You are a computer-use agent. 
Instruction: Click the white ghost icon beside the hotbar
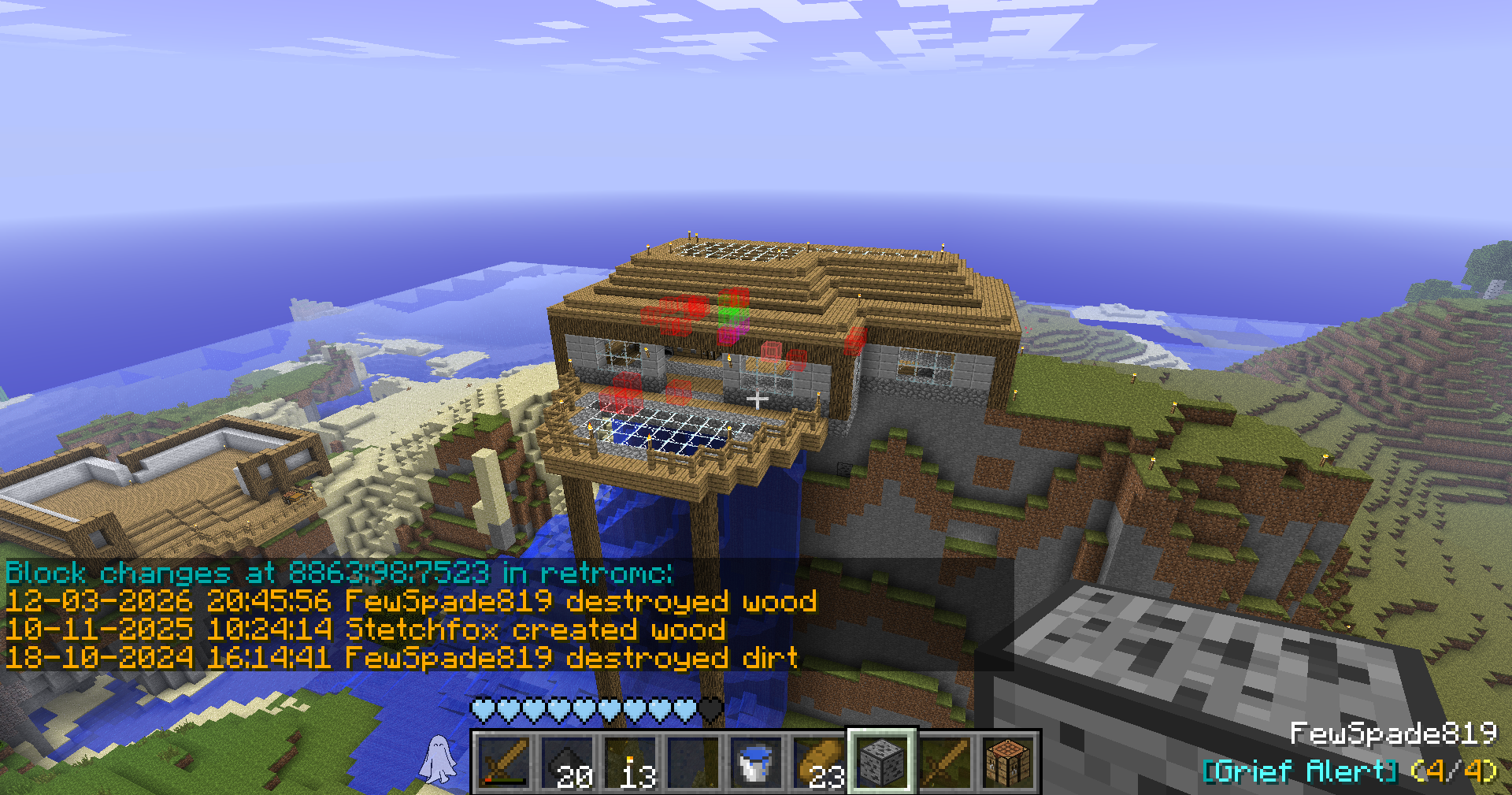click(x=438, y=759)
